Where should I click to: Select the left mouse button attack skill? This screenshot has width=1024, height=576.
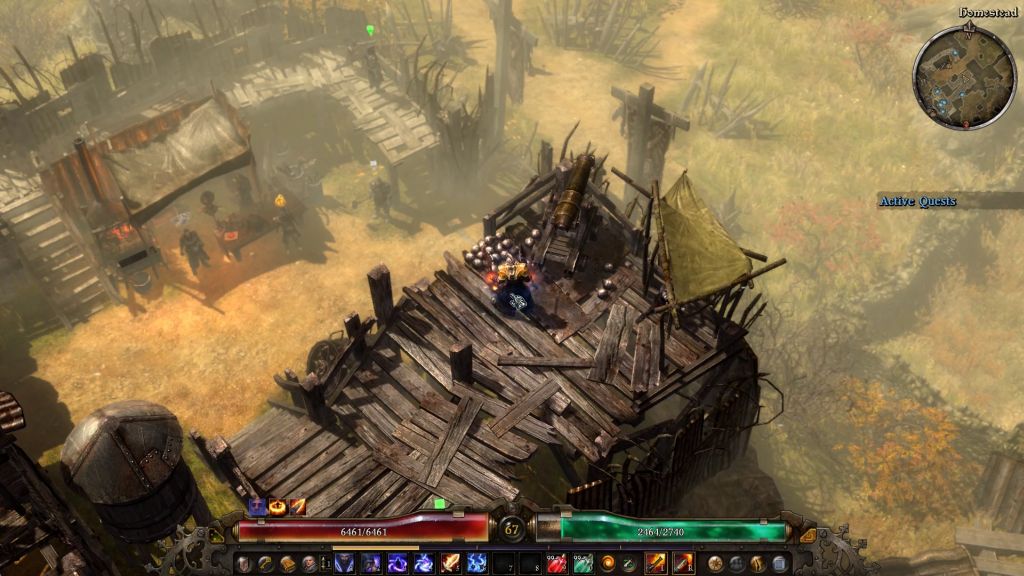pyautogui.click(x=656, y=564)
